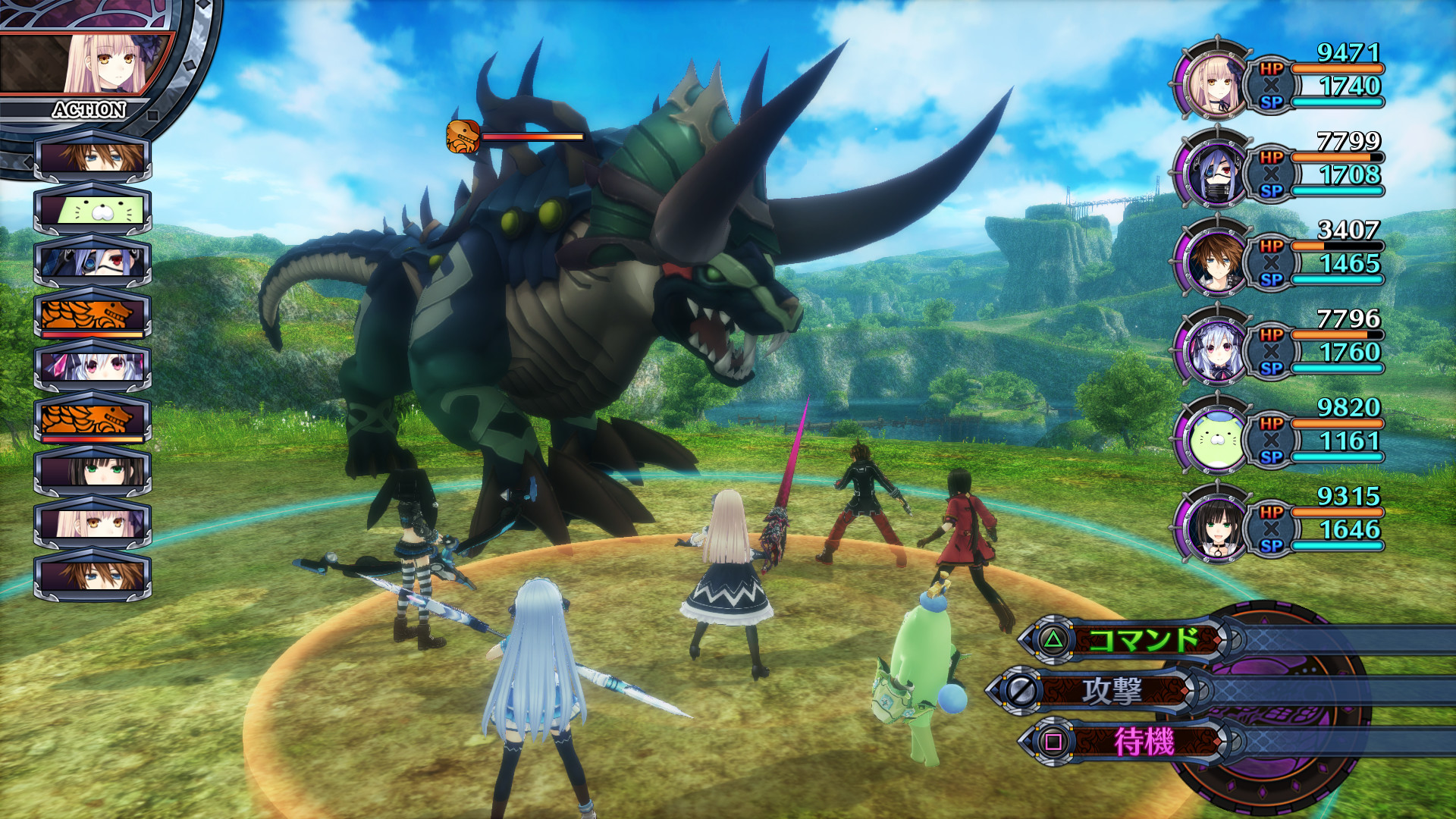Choose the silver-haired girl's turn order tile
Image resolution: width=1456 pixels, height=819 pixels.
tap(93, 366)
